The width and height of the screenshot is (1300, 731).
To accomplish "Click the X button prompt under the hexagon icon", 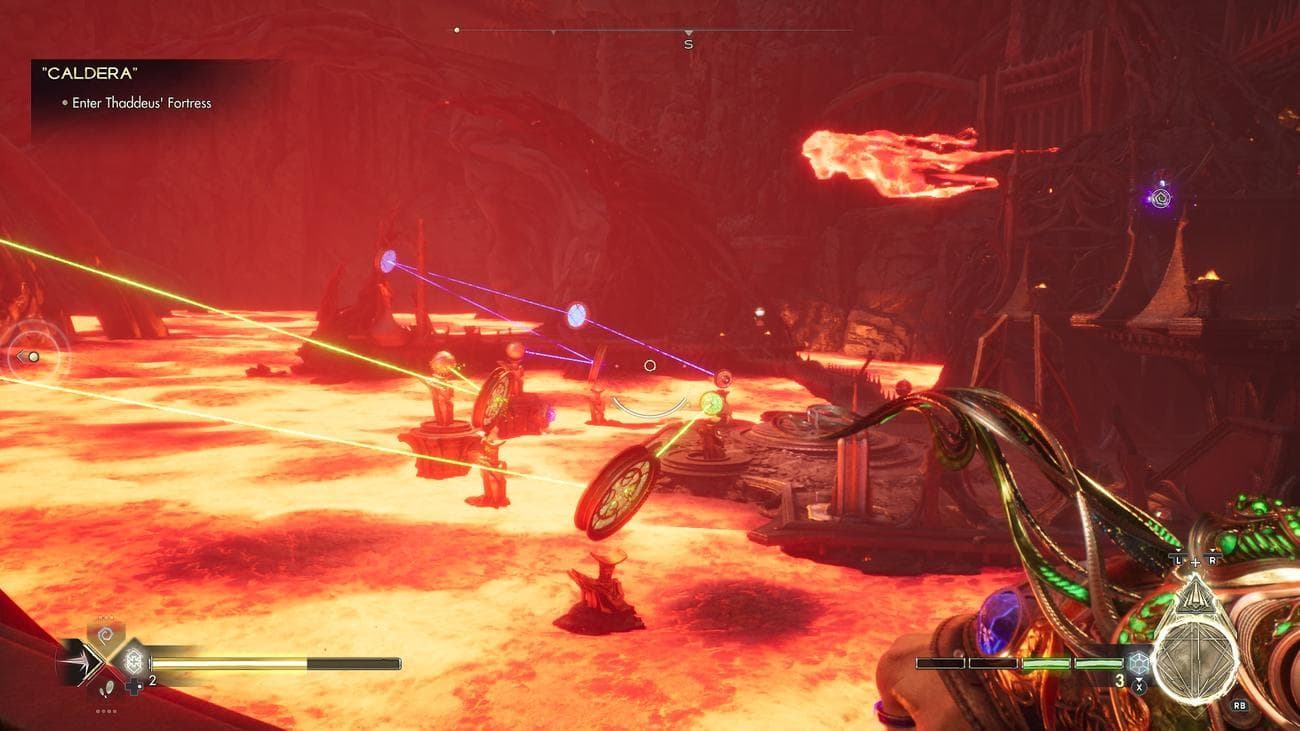I will (x=1139, y=686).
